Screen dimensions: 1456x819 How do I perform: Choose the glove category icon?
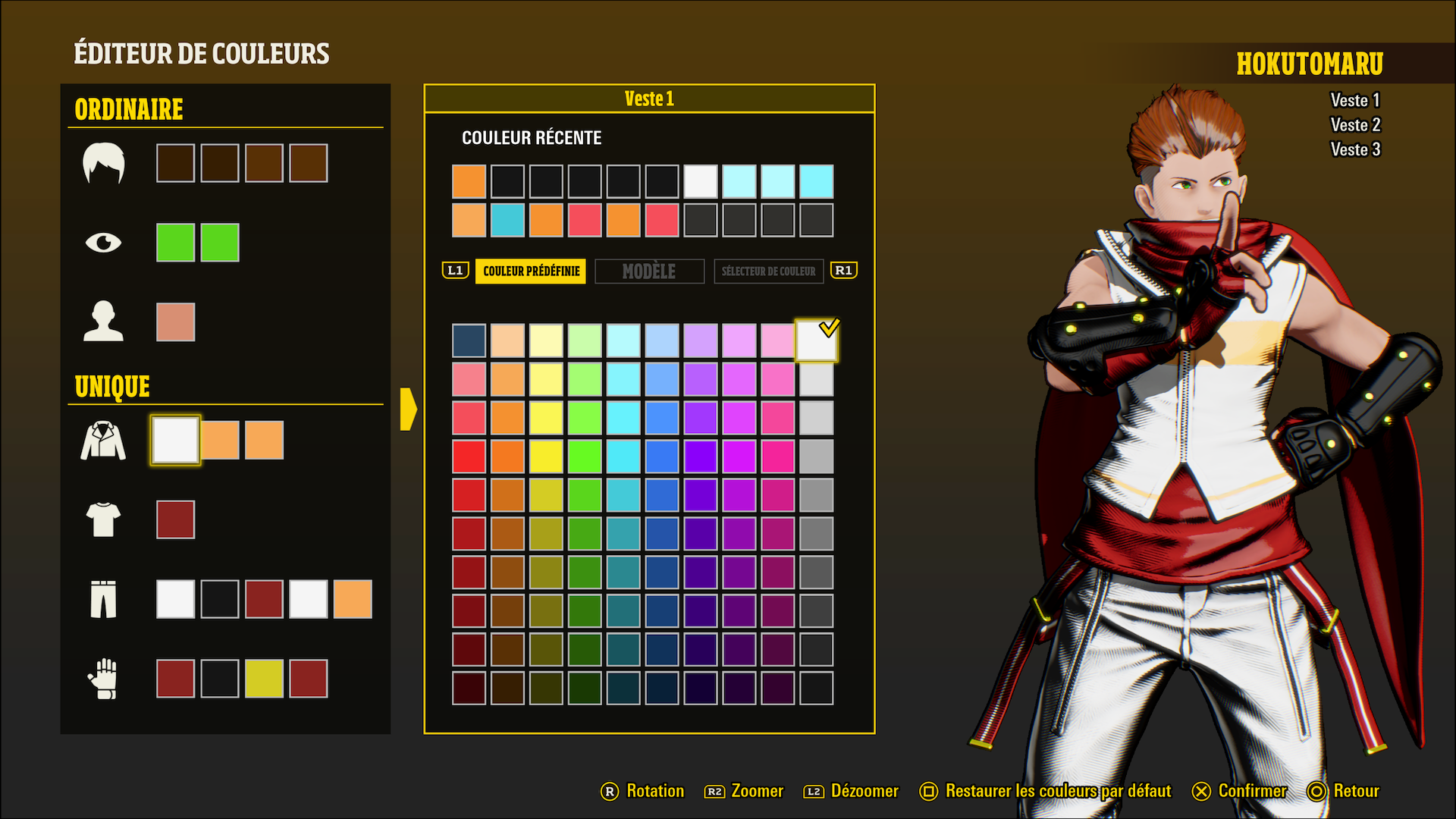pyautogui.click(x=103, y=678)
